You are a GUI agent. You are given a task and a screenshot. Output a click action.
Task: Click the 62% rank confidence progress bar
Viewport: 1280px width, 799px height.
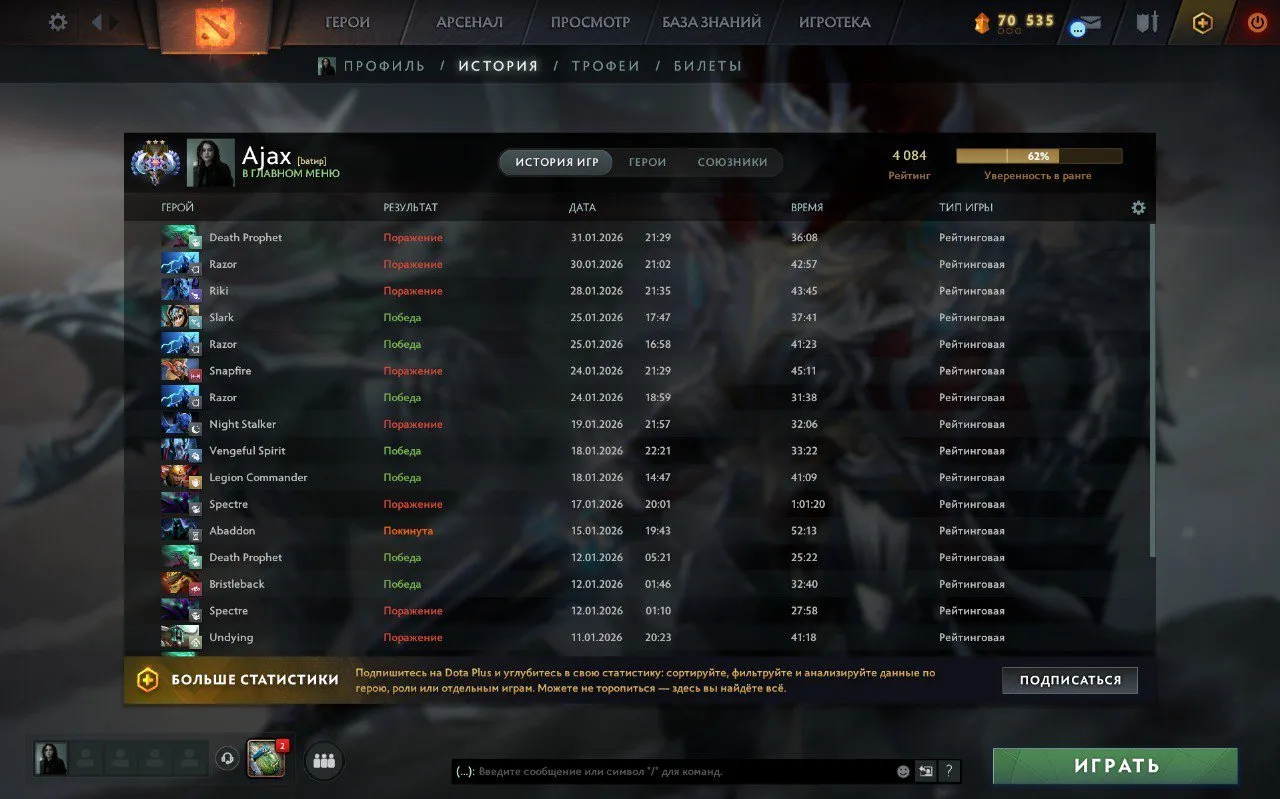coord(1038,156)
